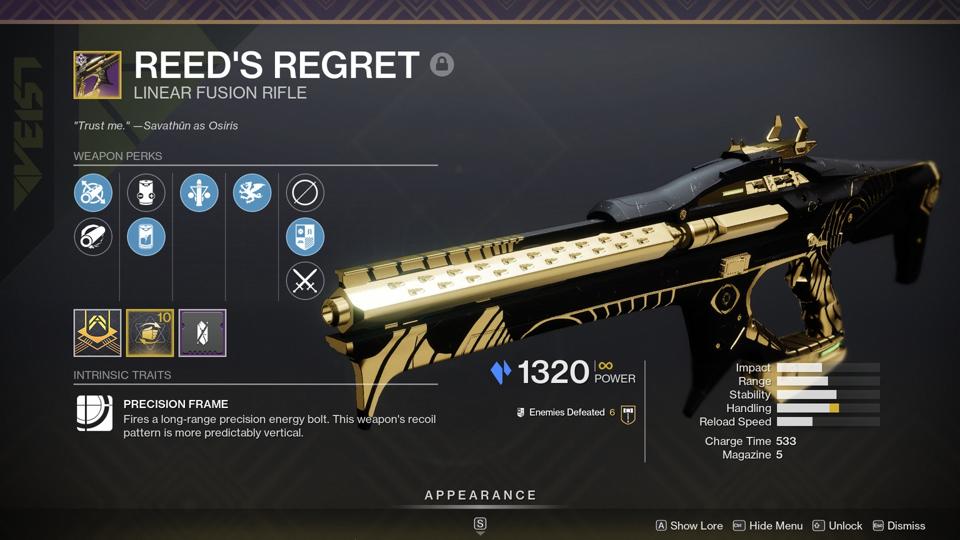
Task: Choose the empty slashed-circle perk
Action: [305, 193]
